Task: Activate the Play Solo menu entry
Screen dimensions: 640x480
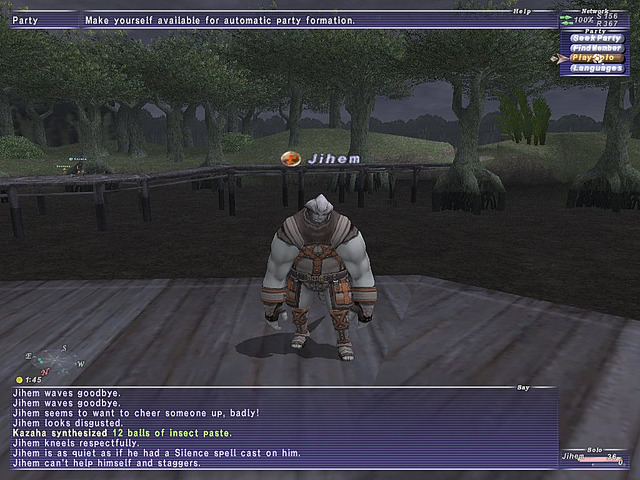Action: pyautogui.click(x=596, y=57)
